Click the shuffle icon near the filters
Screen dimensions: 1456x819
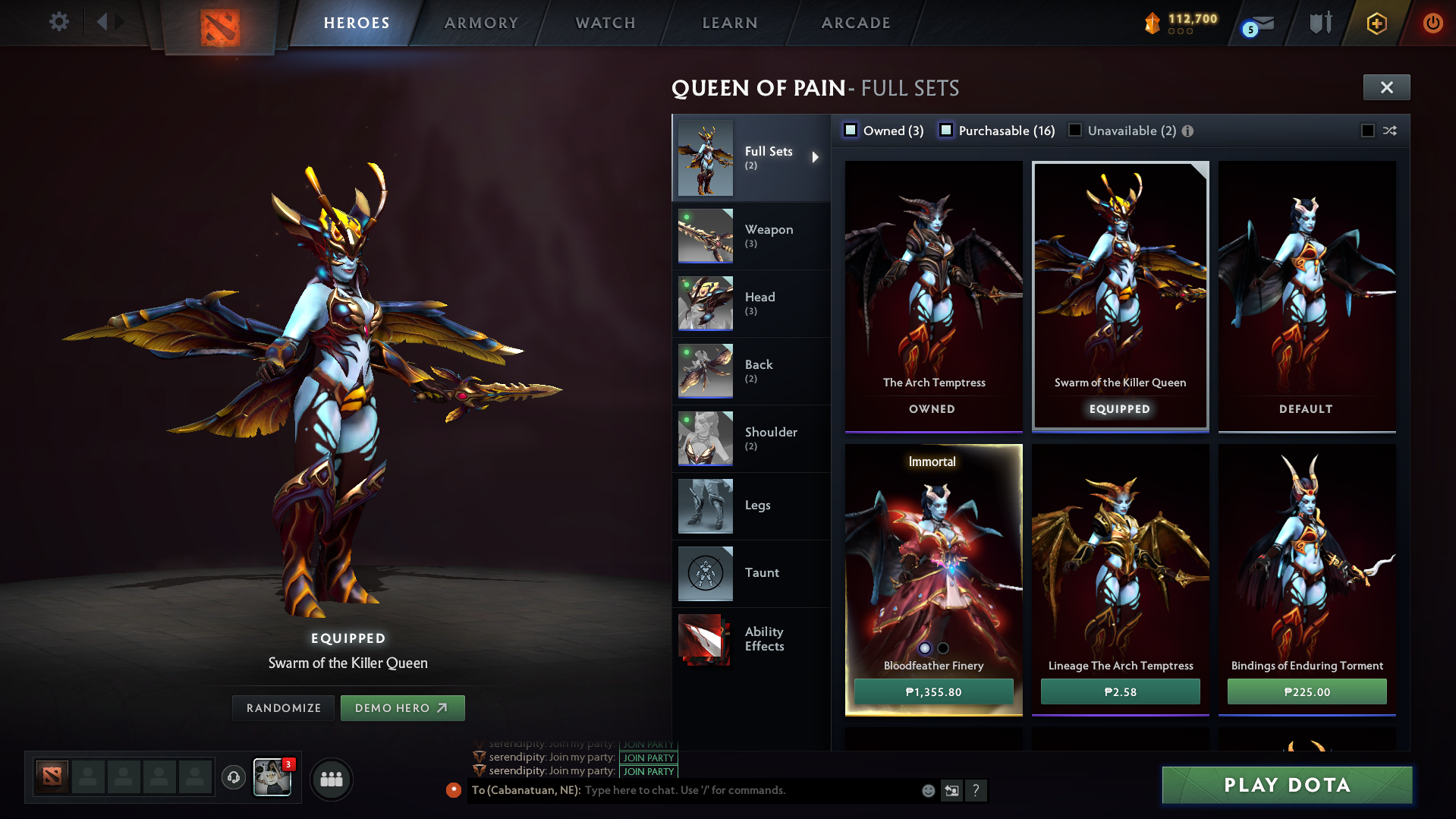(1390, 131)
